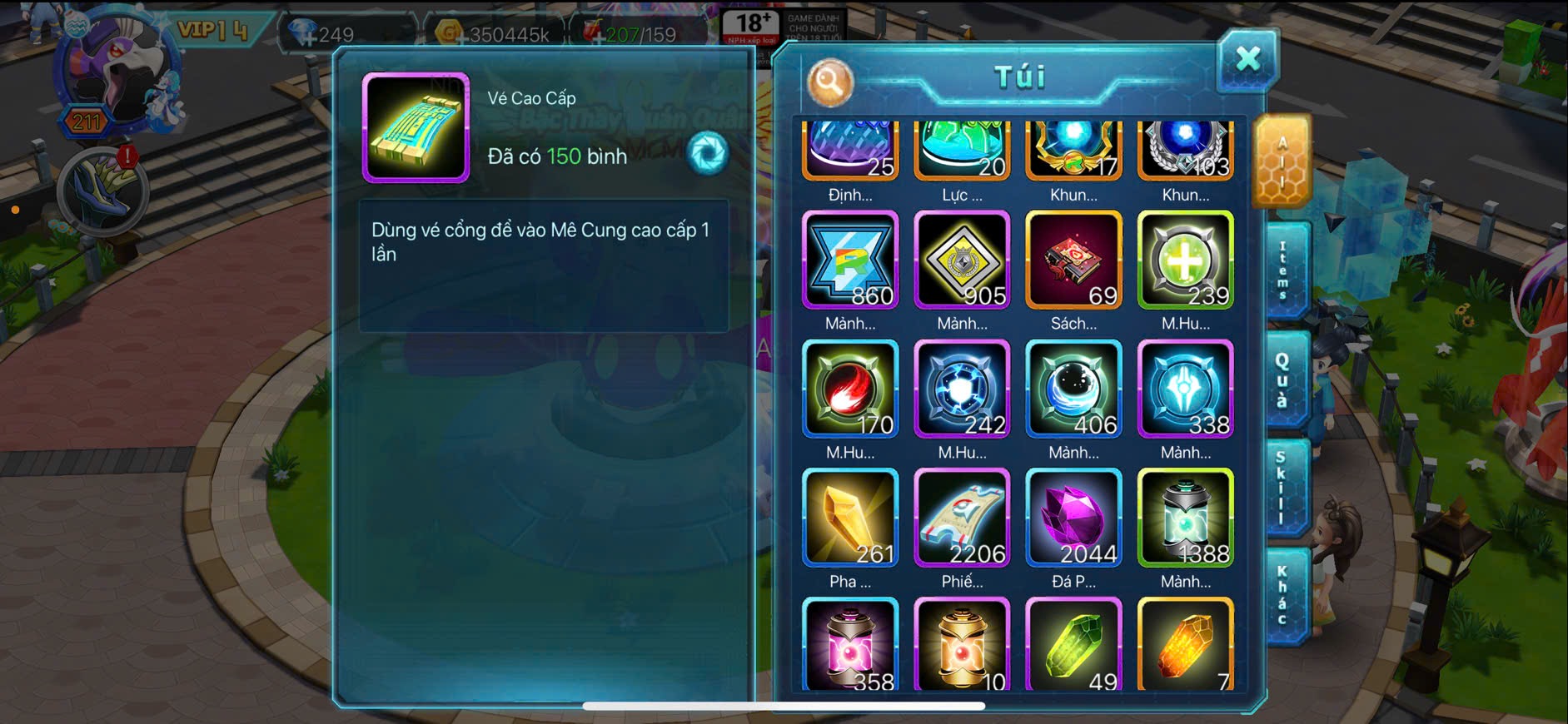Select the green canister with 1388
The image size is (1568, 724).
point(1185,518)
